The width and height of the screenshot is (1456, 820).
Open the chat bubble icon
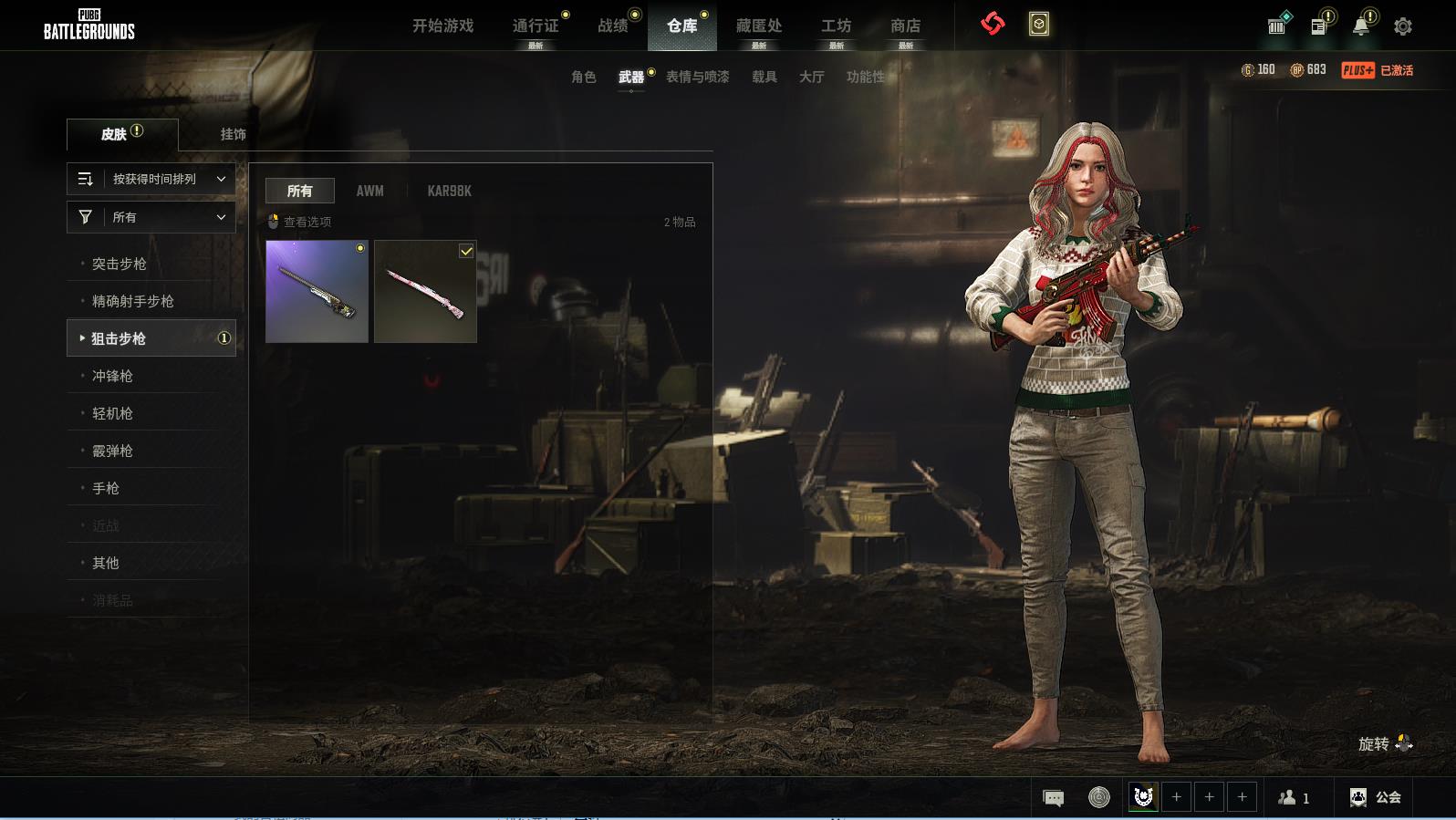pos(1053,798)
